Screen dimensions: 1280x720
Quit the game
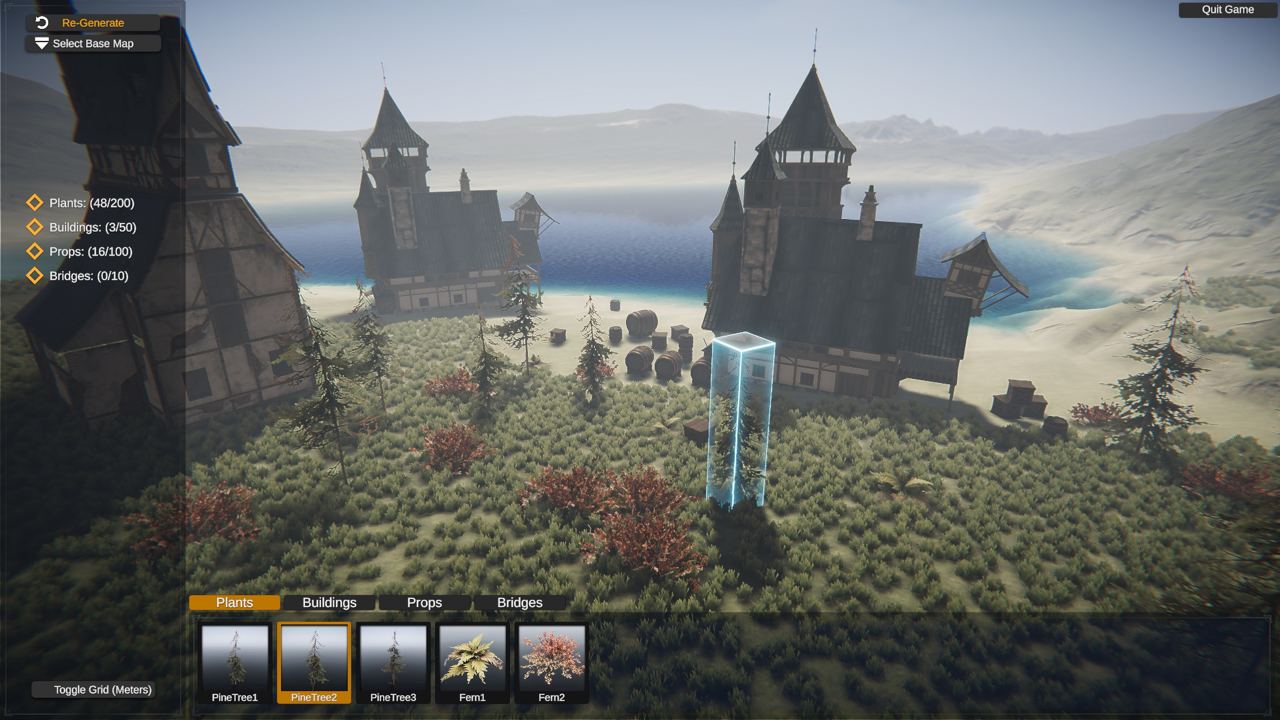click(x=1227, y=10)
